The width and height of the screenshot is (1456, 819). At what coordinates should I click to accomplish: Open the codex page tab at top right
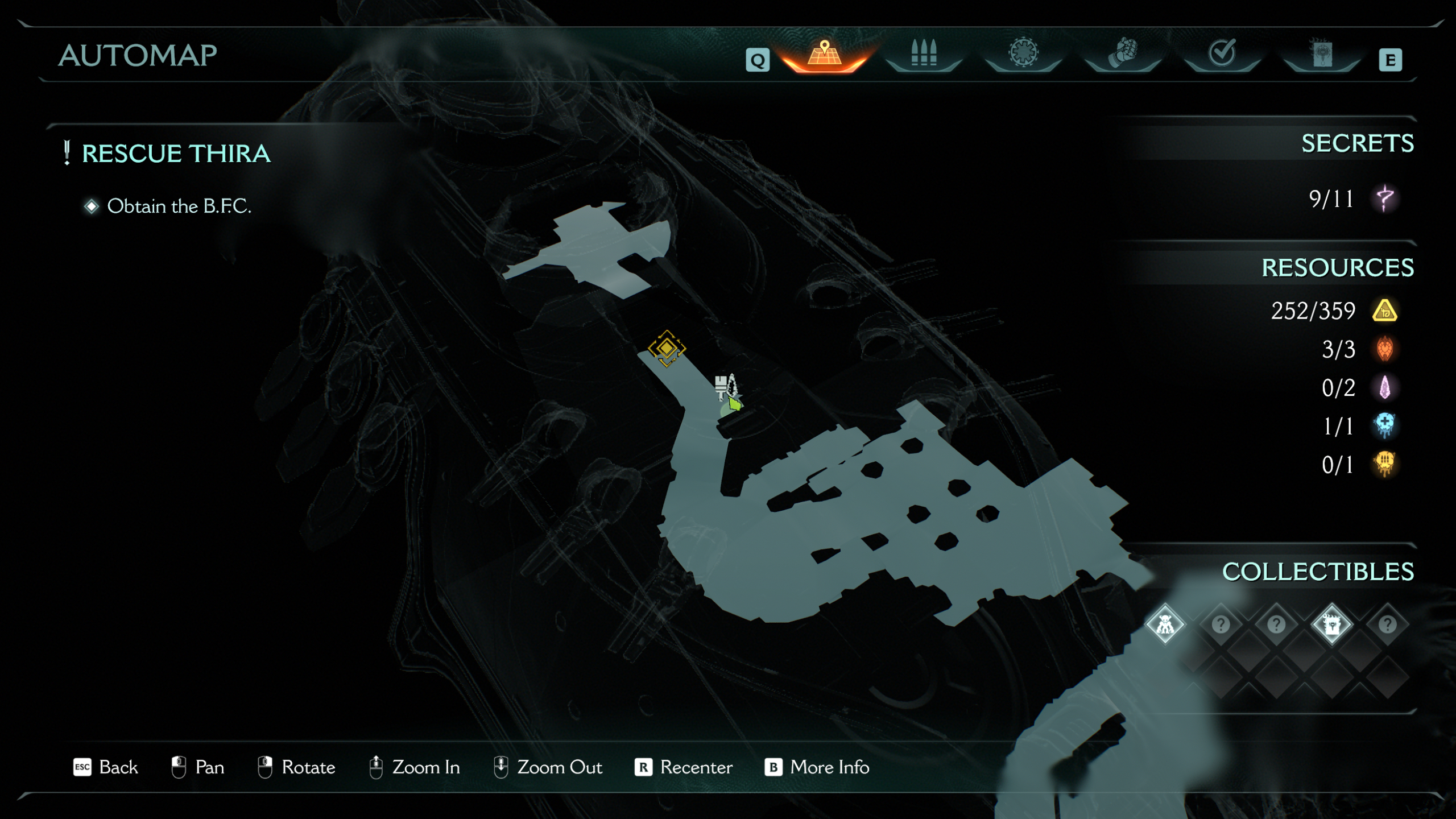pyautogui.click(x=1322, y=54)
